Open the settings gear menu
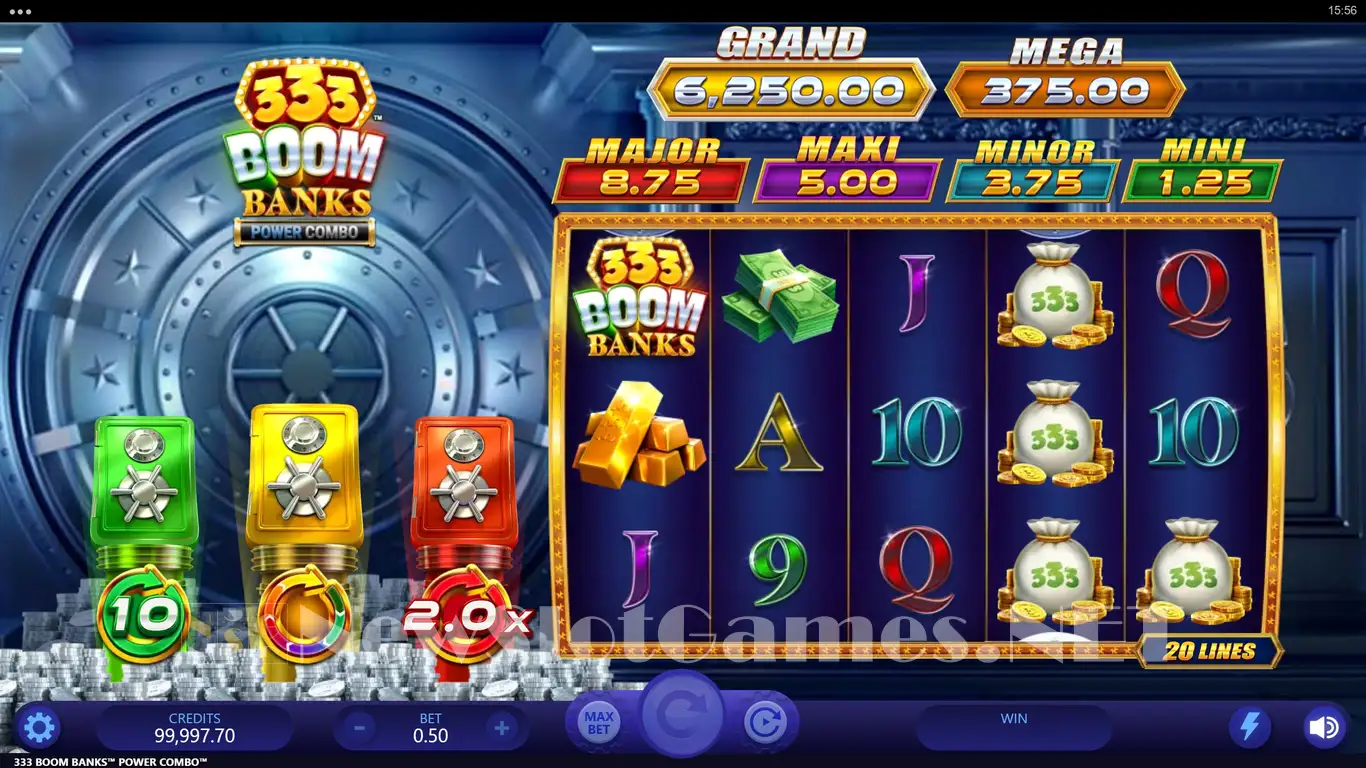The width and height of the screenshot is (1366, 768). coord(39,727)
